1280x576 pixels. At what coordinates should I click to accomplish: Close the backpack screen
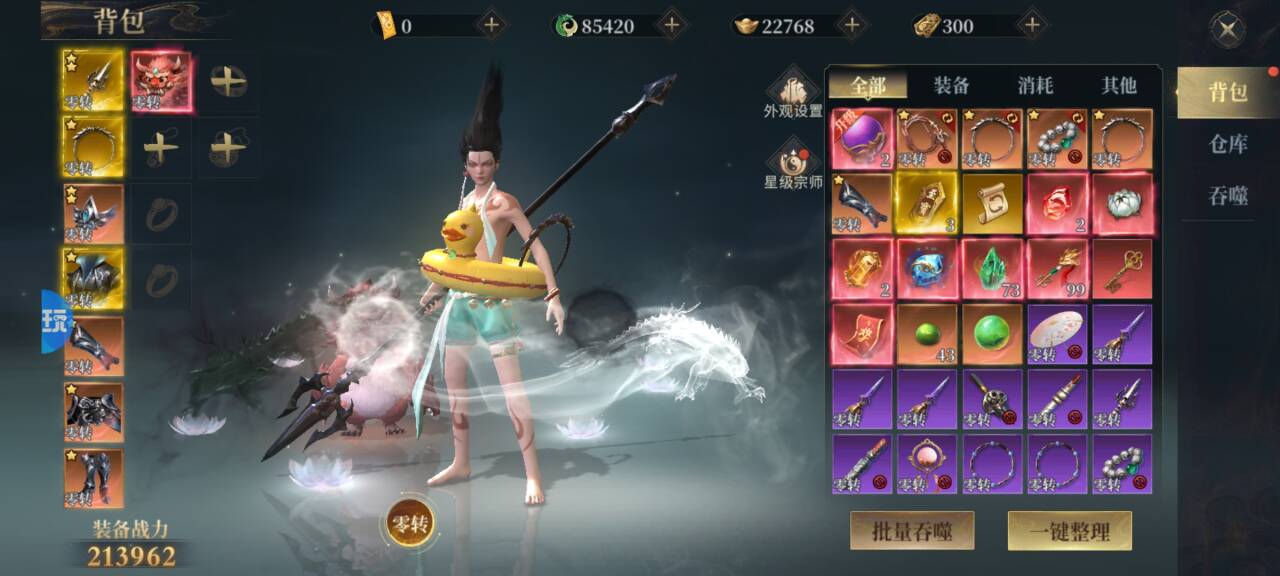1228,30
